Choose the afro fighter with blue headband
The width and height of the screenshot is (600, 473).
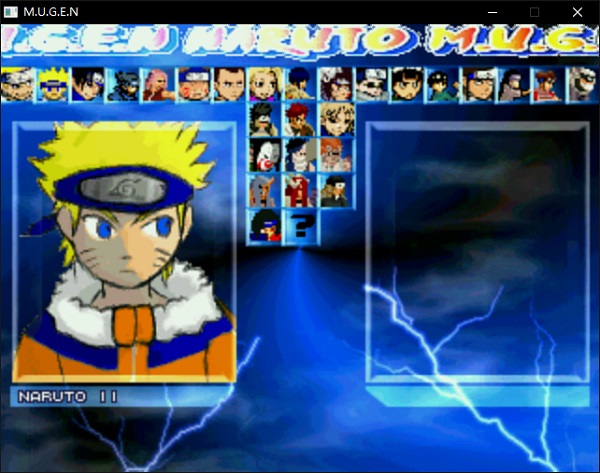(x=263, y=226)
